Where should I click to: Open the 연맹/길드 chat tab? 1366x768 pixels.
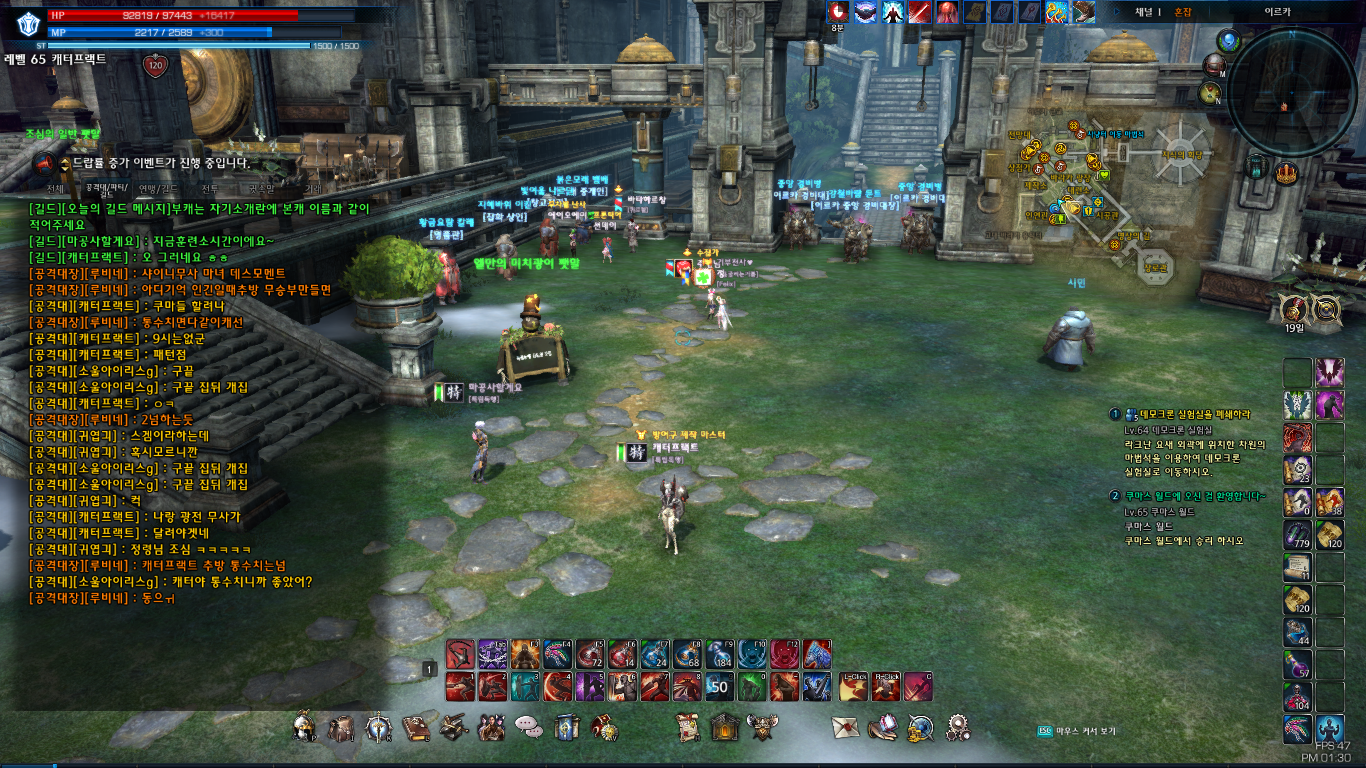coord(158,188)
